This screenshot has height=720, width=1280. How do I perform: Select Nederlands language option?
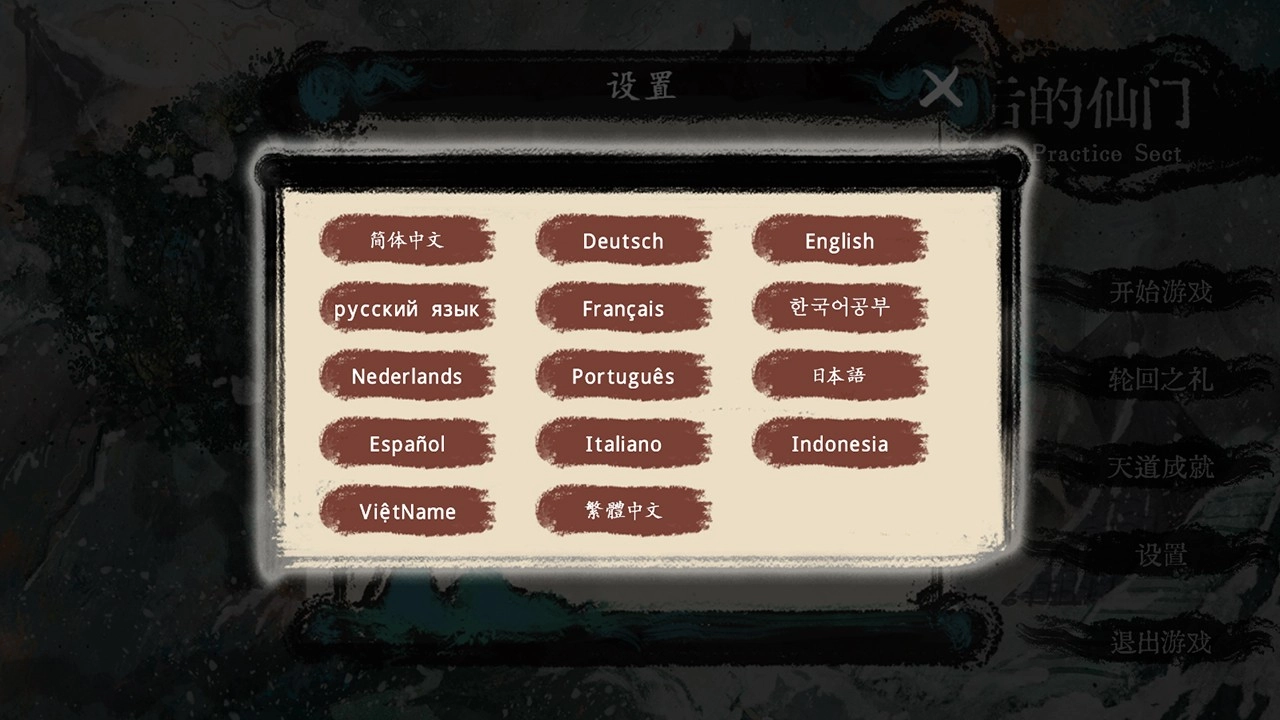[x=406, y=376]
